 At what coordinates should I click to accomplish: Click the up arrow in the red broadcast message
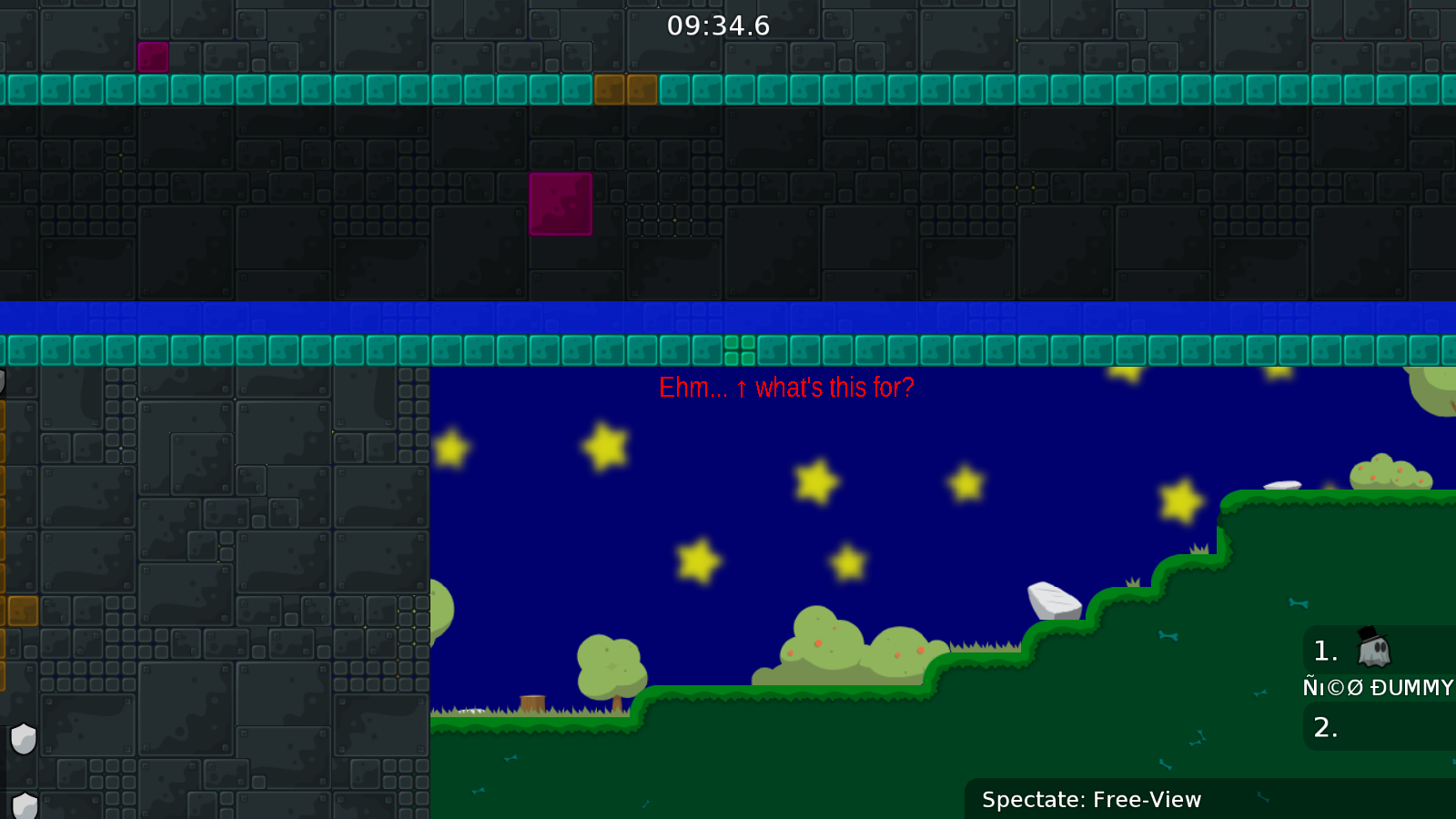pyautogui.click(x=740, y=389)
